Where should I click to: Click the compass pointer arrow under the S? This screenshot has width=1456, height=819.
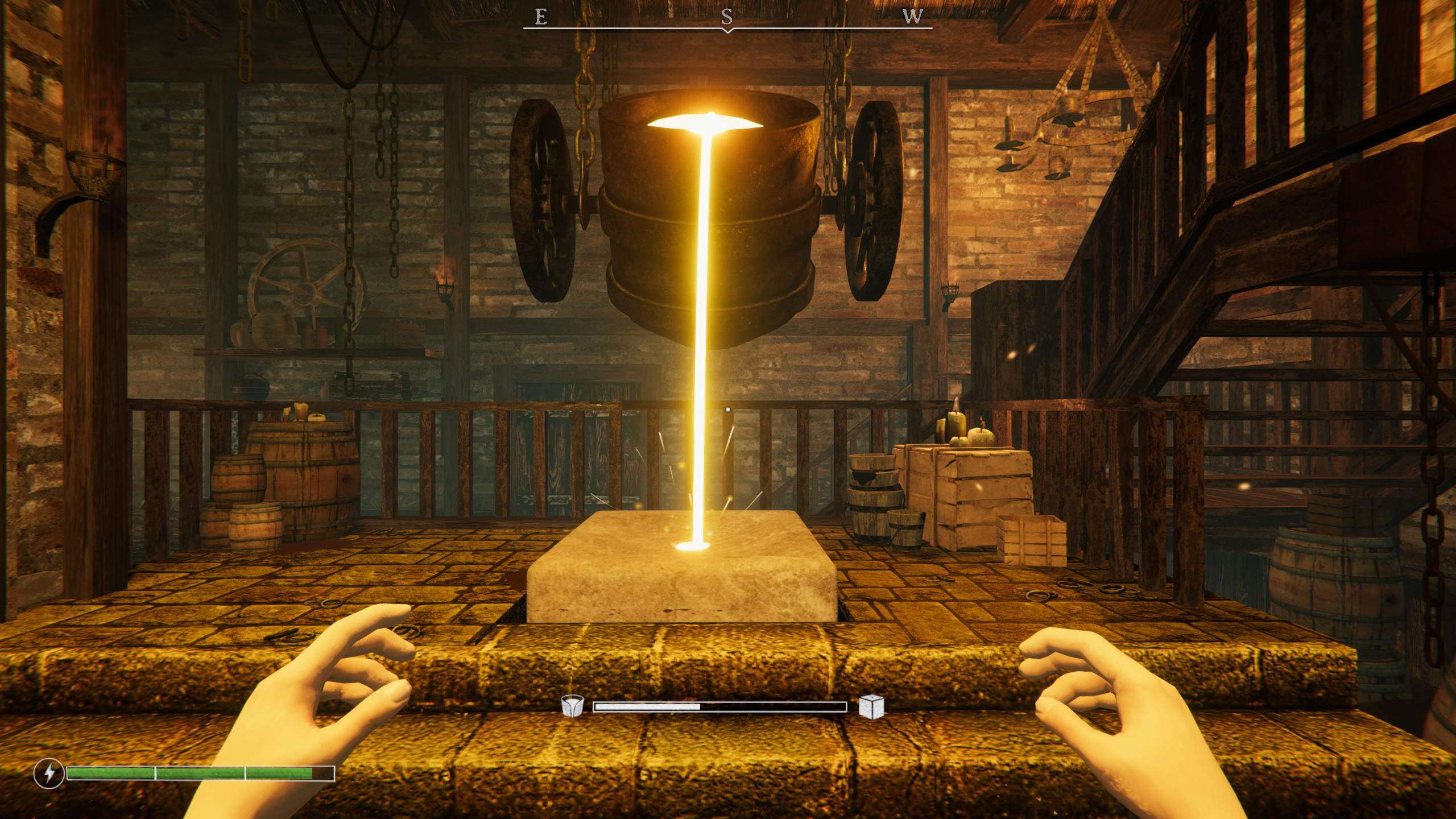click(x=728, y=31)
